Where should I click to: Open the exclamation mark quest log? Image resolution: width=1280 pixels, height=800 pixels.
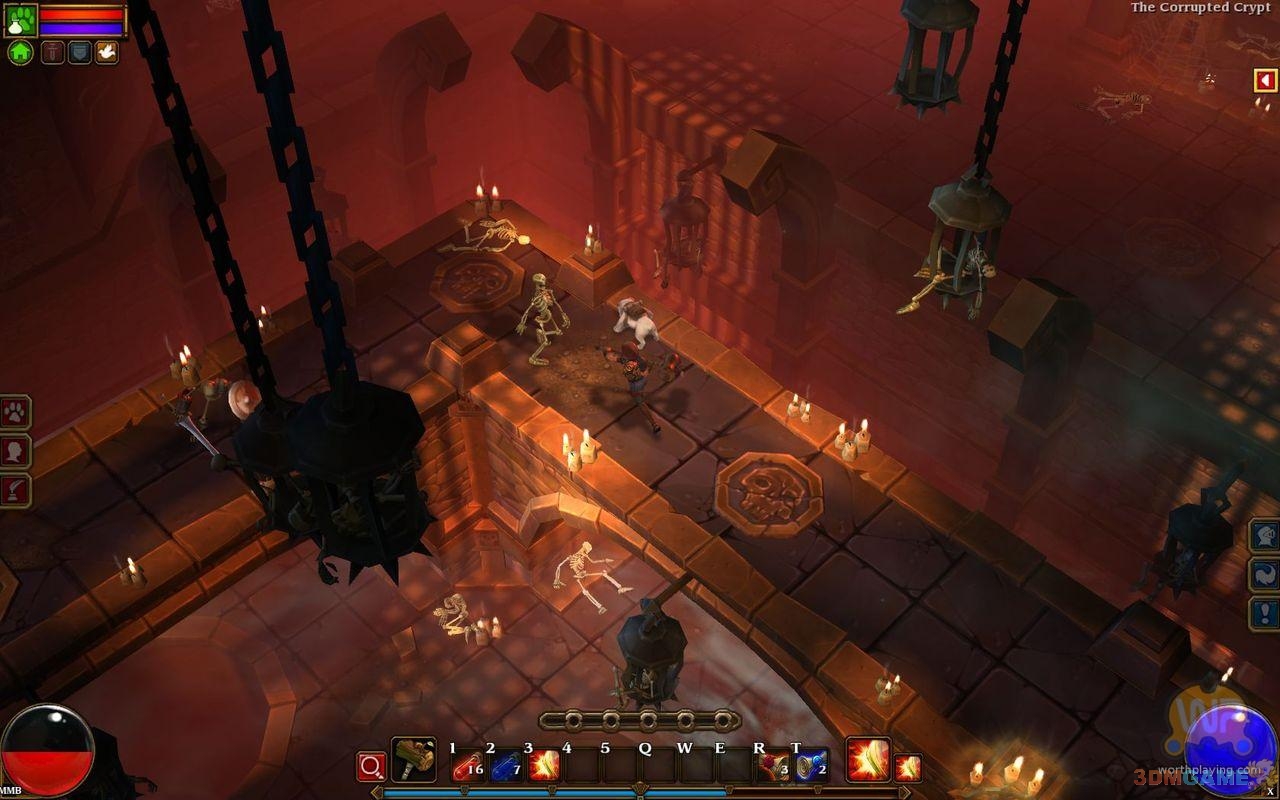pyautogui.click(x=1265, y=612)
